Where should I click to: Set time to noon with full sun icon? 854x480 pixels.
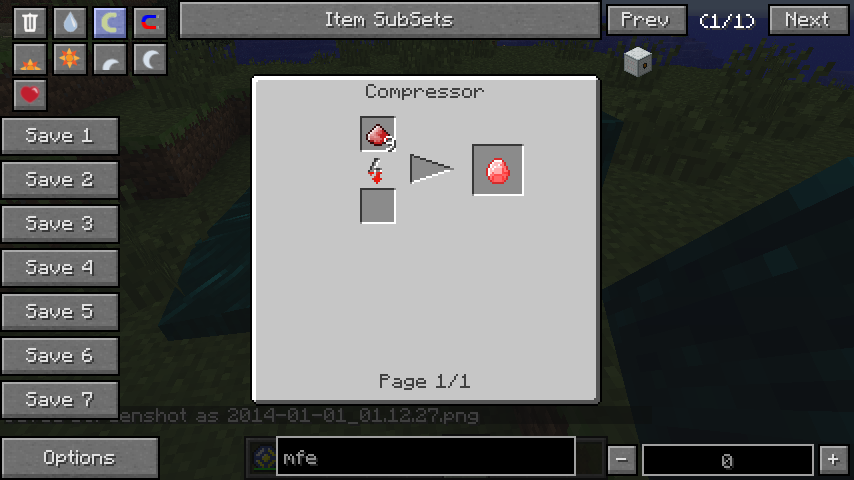70,60
